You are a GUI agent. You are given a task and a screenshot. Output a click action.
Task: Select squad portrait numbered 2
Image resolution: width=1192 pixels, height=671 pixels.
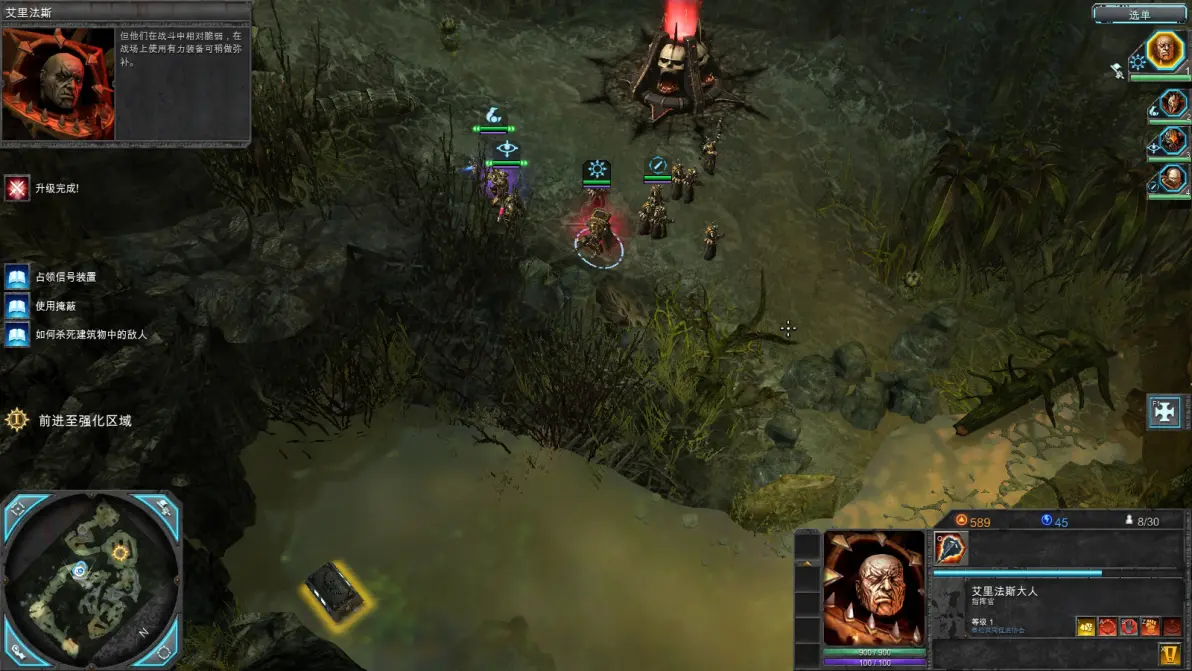point(1171,104)
